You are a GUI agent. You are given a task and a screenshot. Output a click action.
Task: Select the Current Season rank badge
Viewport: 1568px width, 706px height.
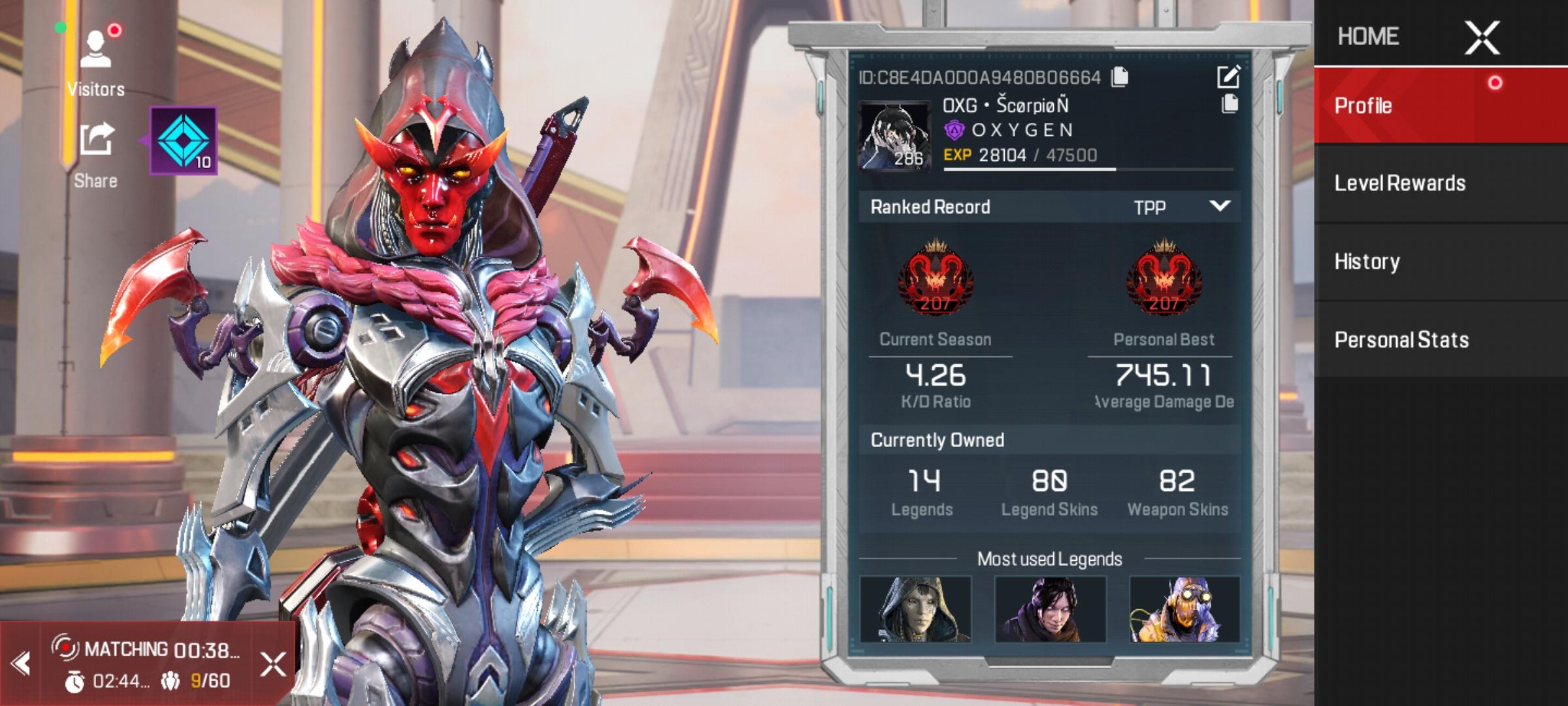tap(935, 278)
